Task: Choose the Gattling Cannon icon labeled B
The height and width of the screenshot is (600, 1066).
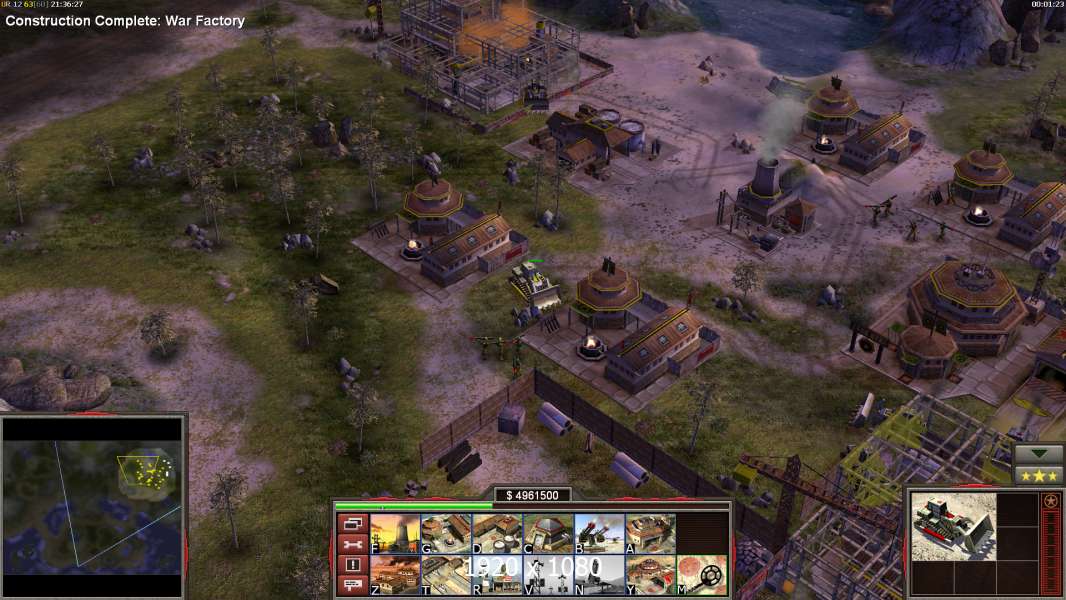Action: tap(599, 534)
